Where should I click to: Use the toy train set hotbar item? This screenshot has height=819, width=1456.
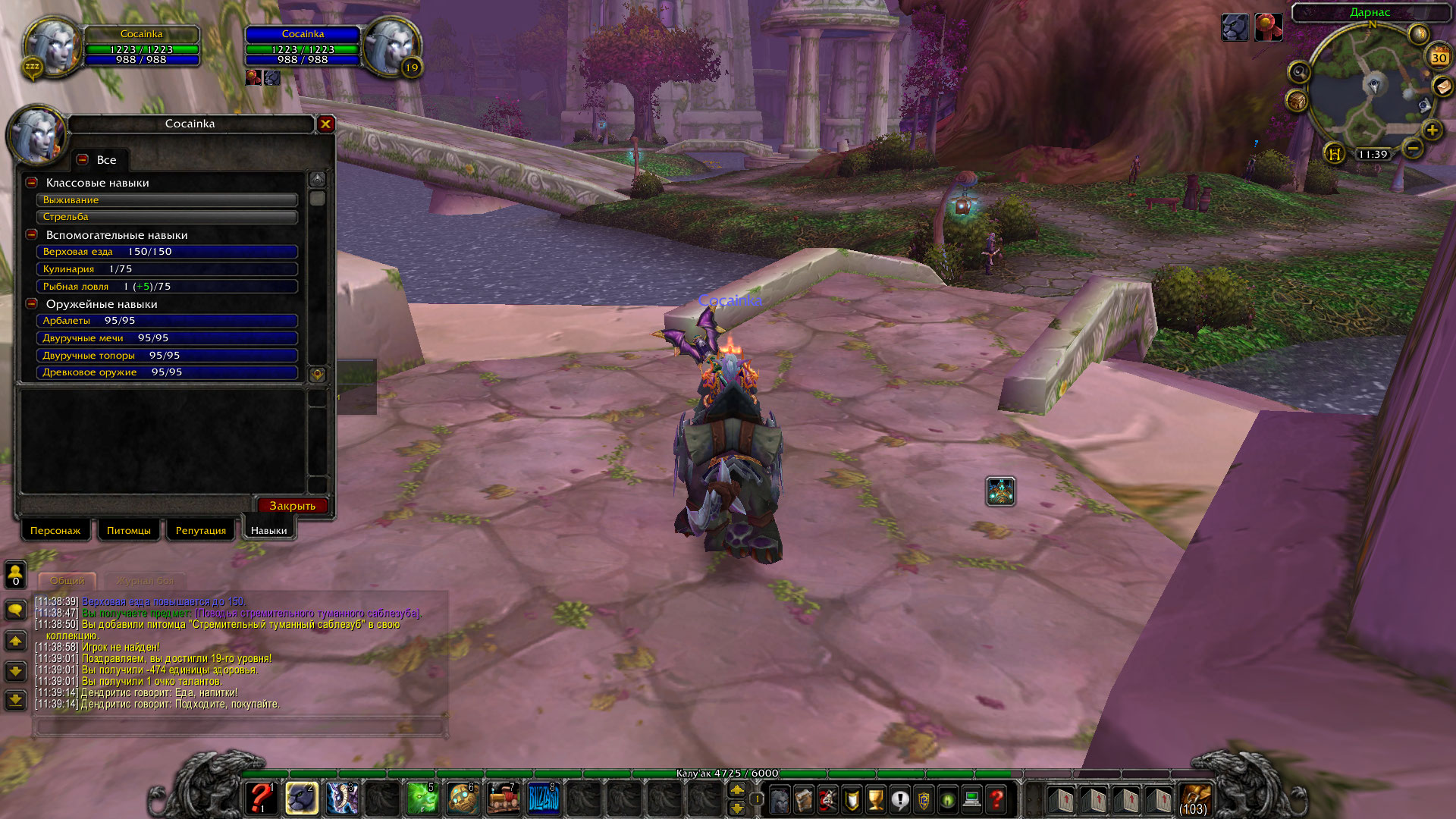click(x=503, y=799)
